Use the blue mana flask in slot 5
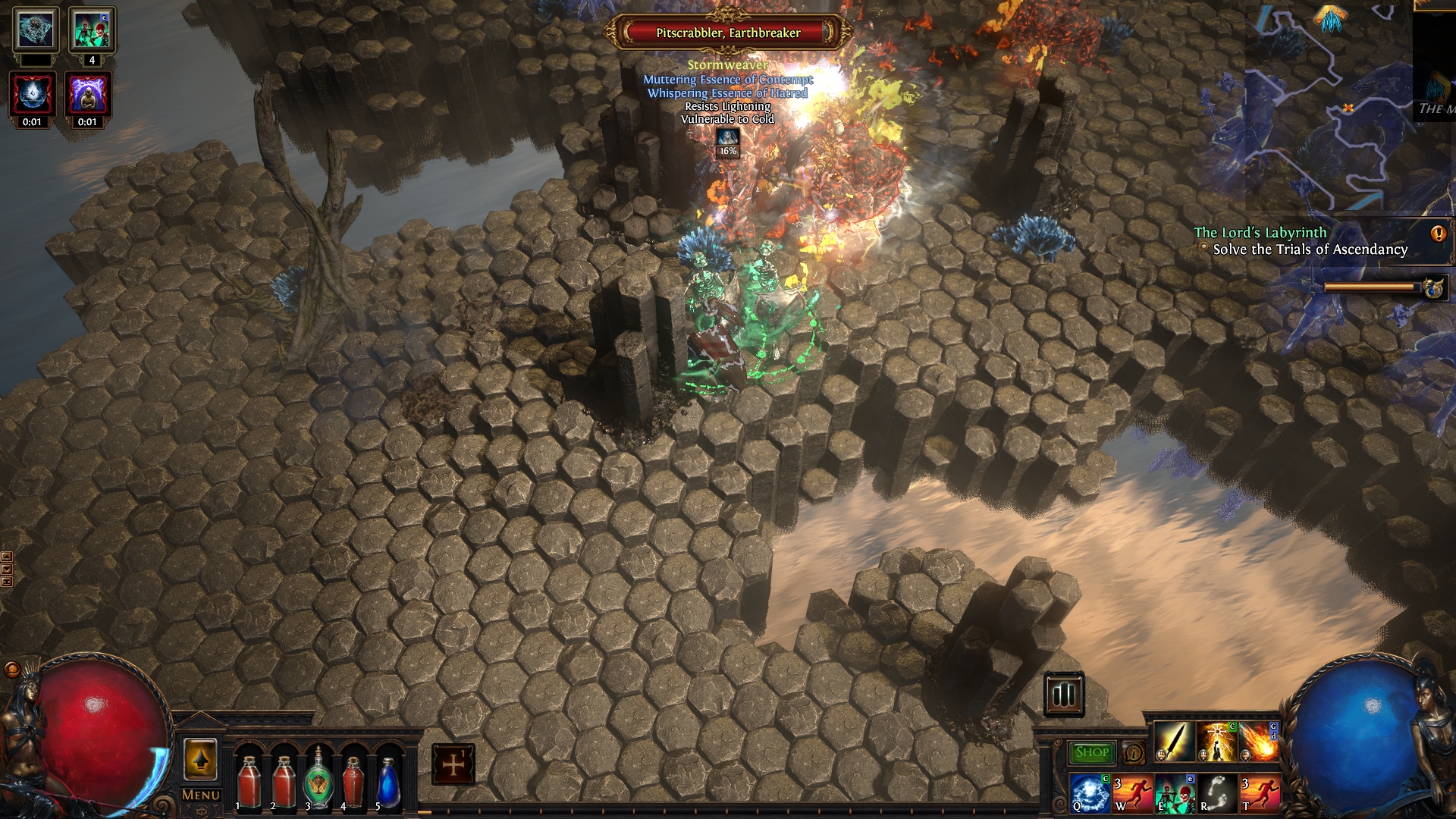 click(388, 781)
